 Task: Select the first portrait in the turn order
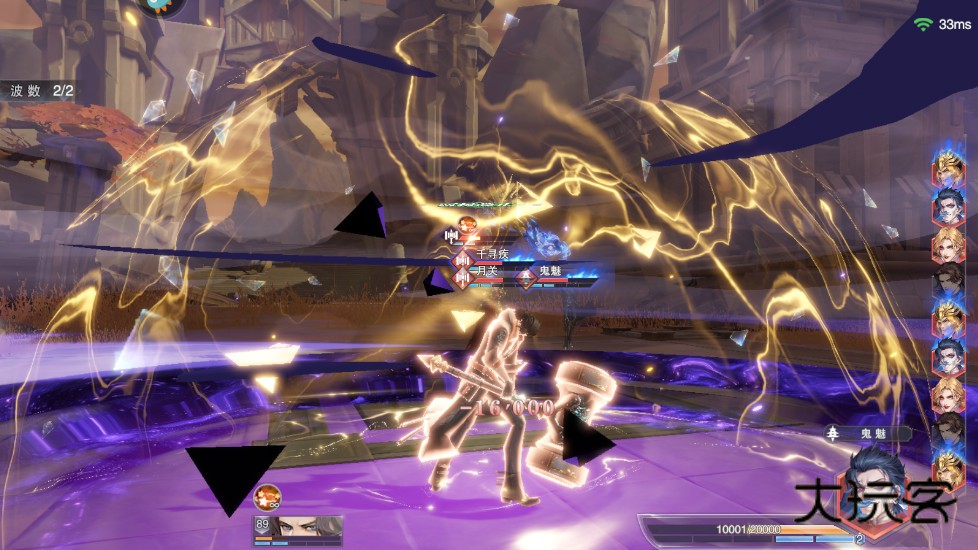(948, 170)
